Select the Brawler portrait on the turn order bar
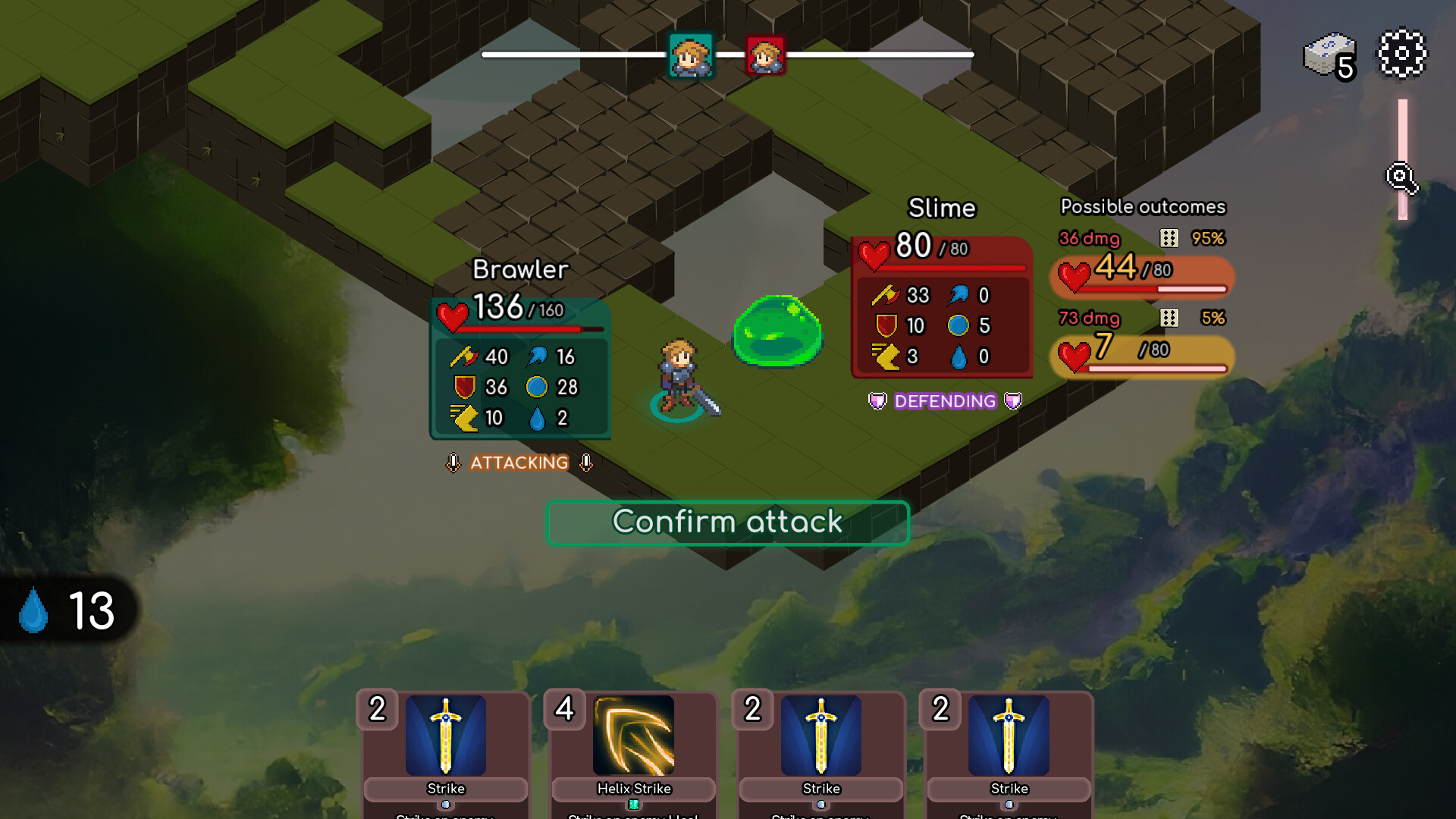This screenshot has height=819, width=1456. tap(692, 54)
